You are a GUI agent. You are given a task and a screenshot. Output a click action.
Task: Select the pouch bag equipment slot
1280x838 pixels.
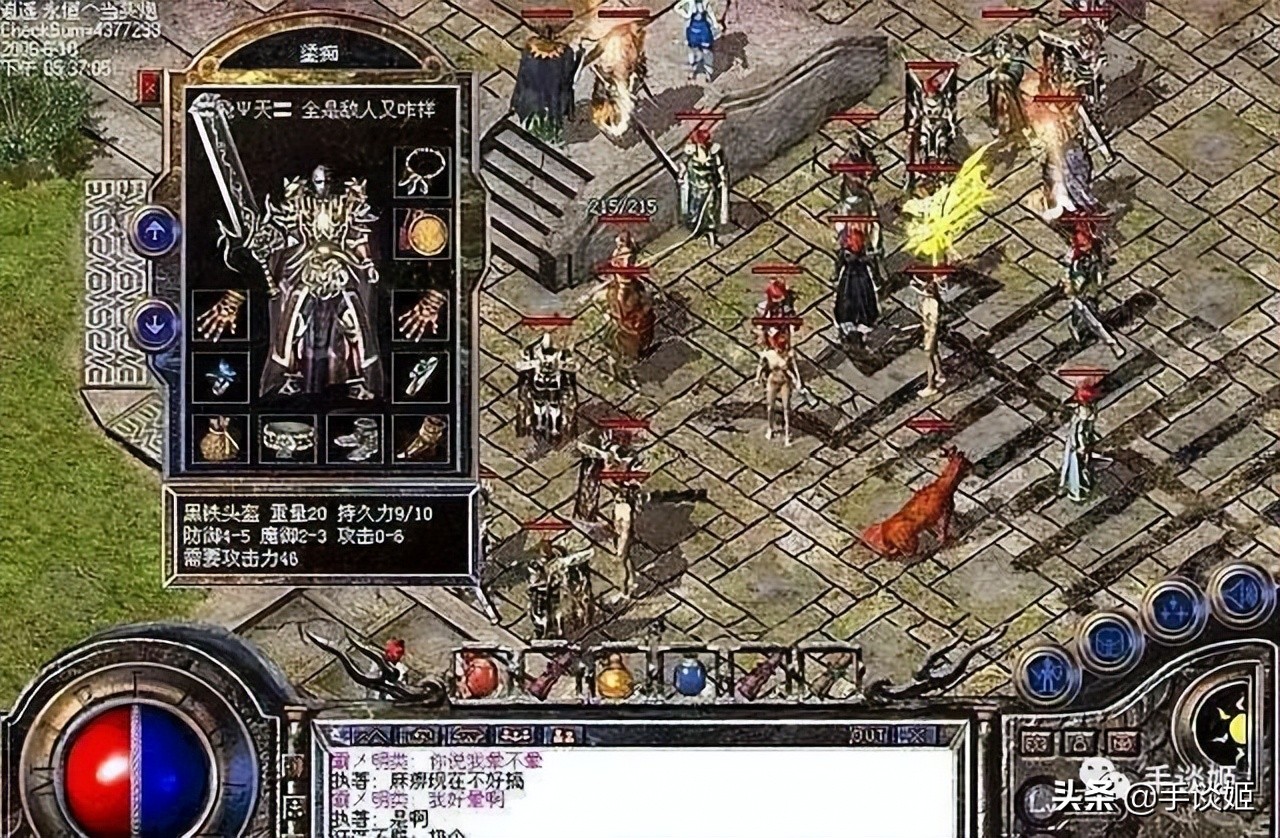pyautogui.click(x=220, y=439)
